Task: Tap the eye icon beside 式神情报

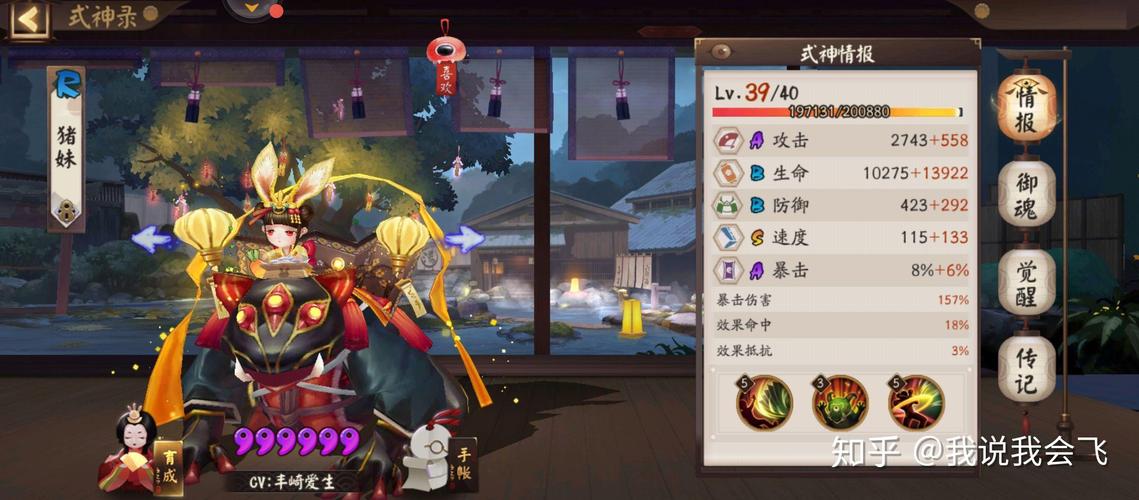Action: pos(720,52)
